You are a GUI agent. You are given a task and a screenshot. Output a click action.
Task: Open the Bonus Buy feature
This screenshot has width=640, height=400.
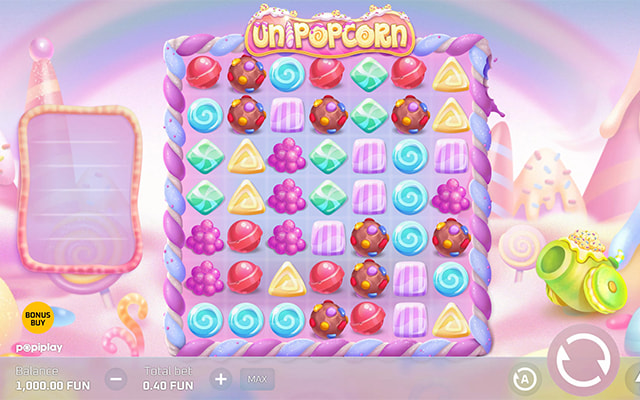coord(37,318)
